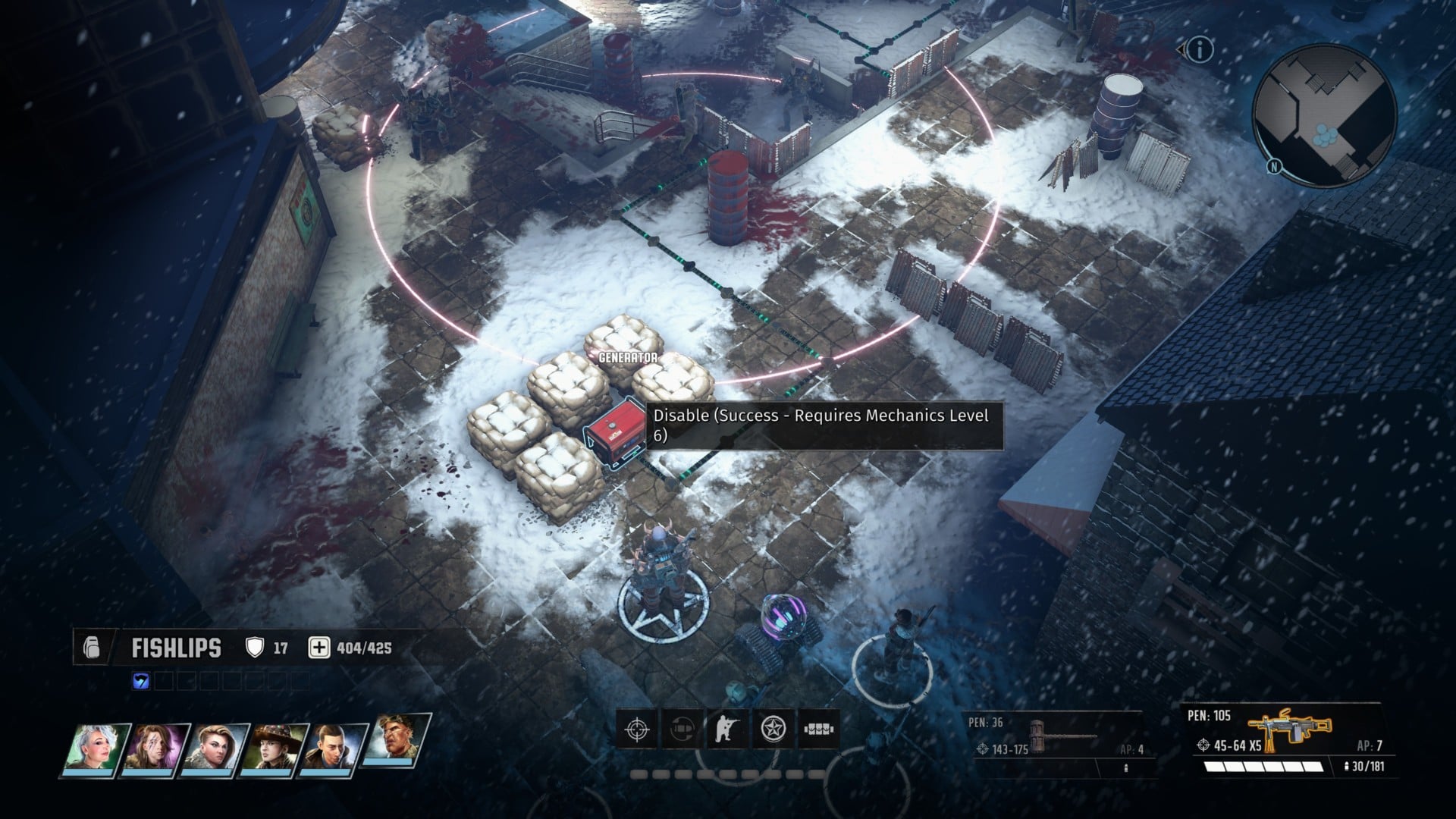The height and width of the screenshot is (819, 1456).
Task: Select the young brown-haired man portrait
Action: pyautogui.click(x=334, y=747)
